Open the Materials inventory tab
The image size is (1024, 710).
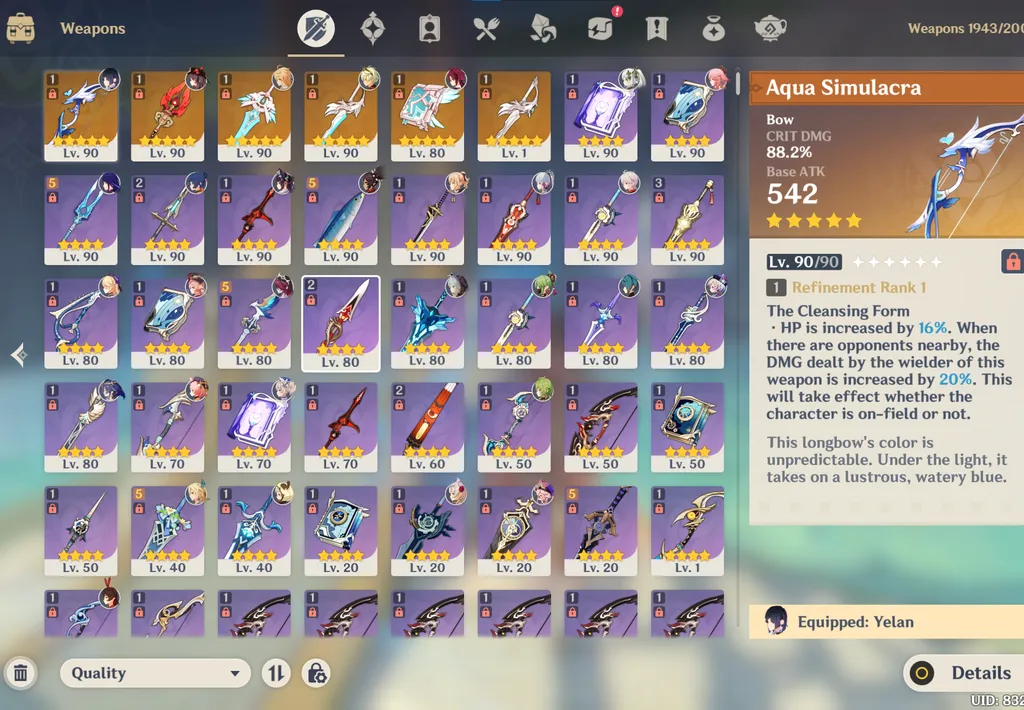point(543,29)
